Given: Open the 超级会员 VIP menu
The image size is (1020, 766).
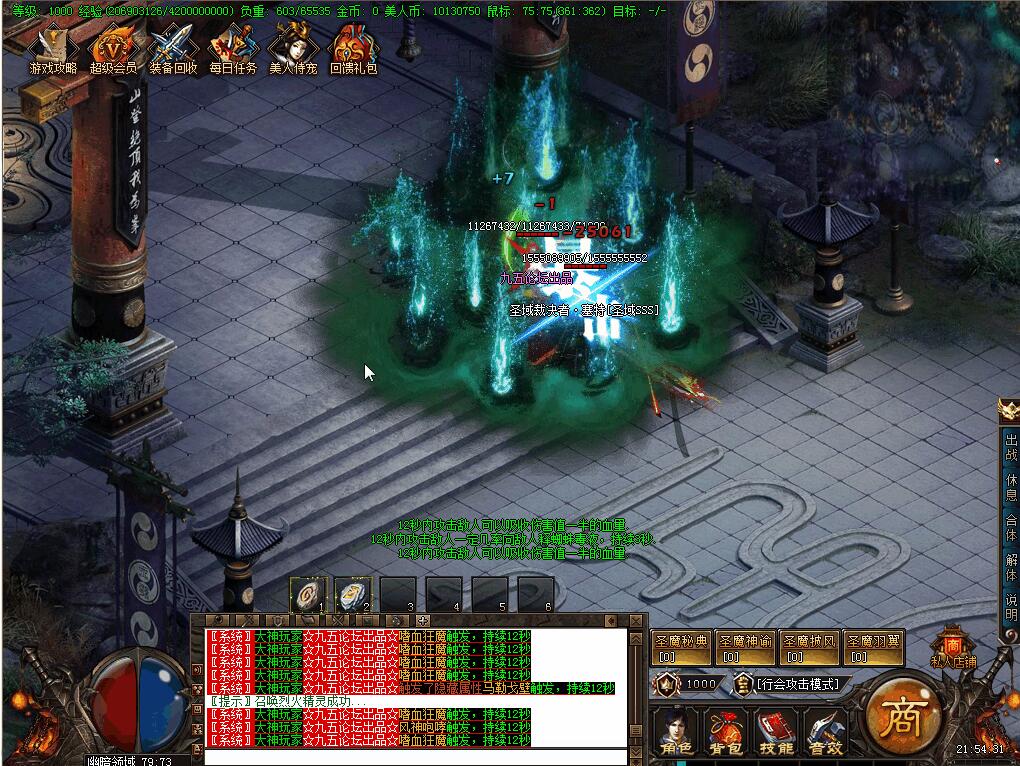Looking at the screenshot, I should tap(113, 50).
